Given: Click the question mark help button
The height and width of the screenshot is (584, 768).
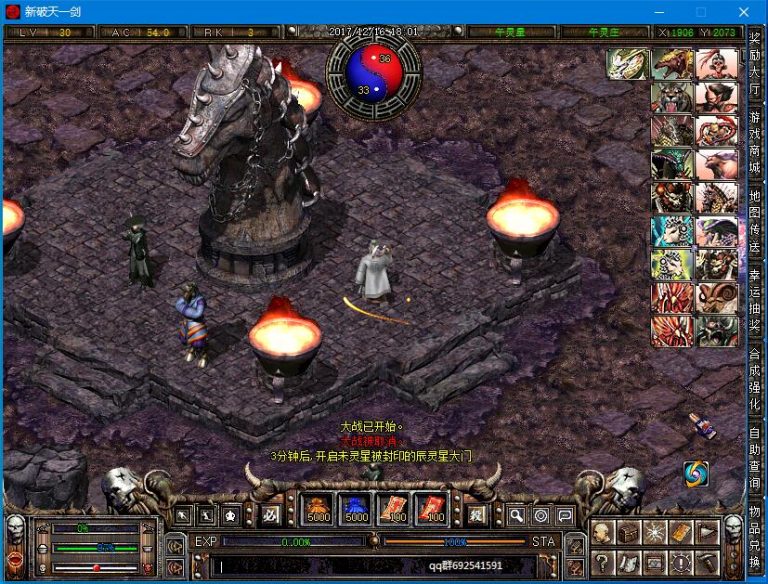Looking at the screenshot, I should click(x=602, y=560).
